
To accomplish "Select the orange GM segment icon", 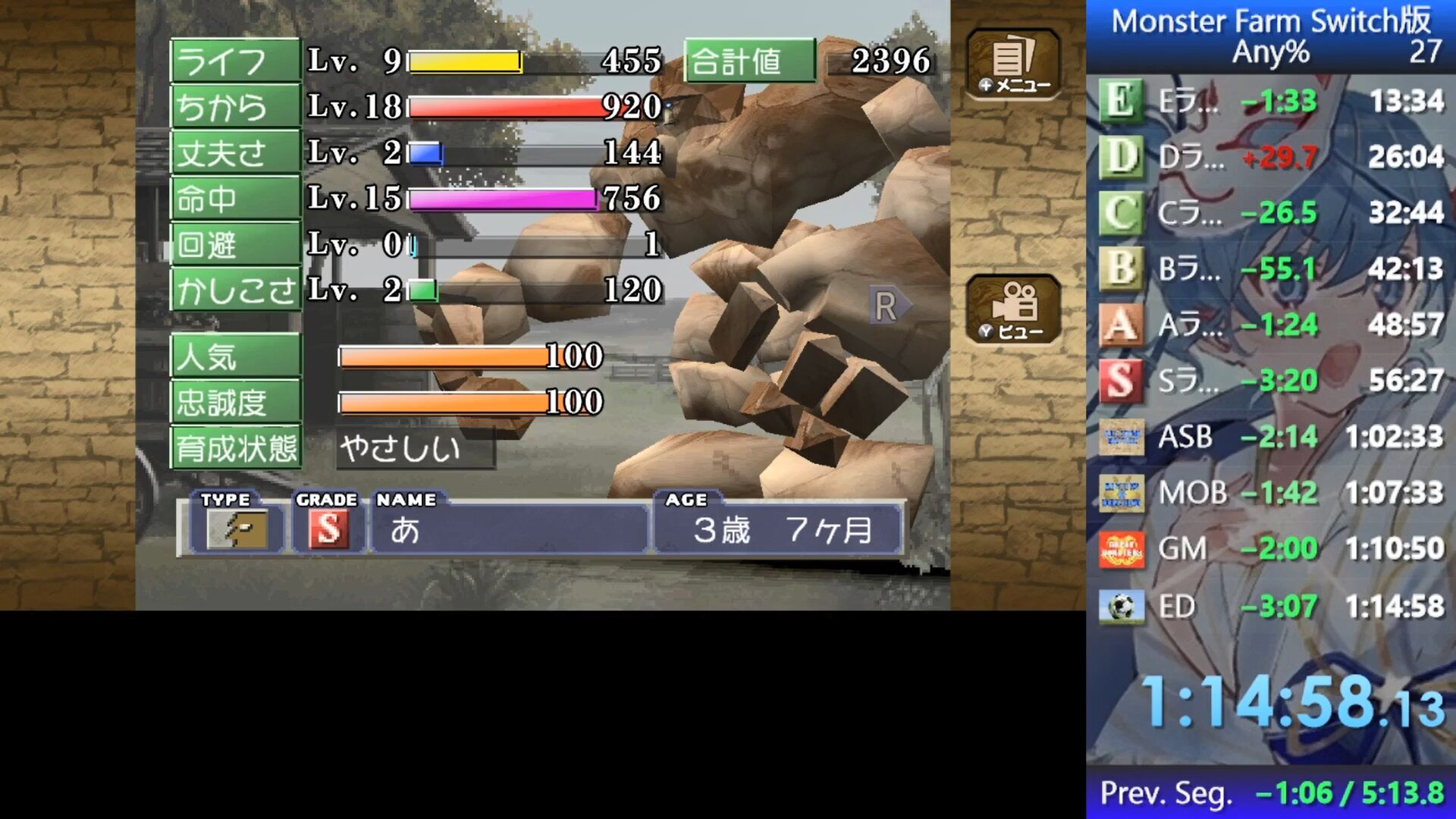I will pos(1122,548).
